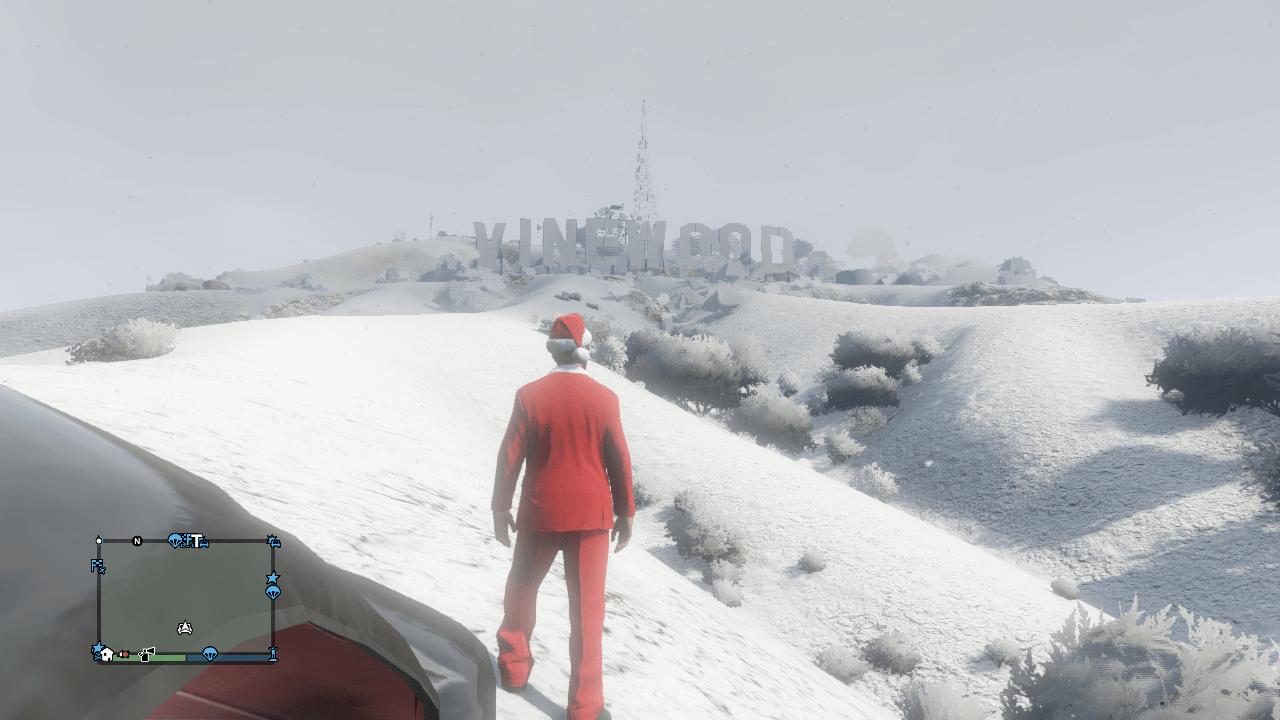
Task: Click the green health bar under the minimap
Action: [150, 659]
